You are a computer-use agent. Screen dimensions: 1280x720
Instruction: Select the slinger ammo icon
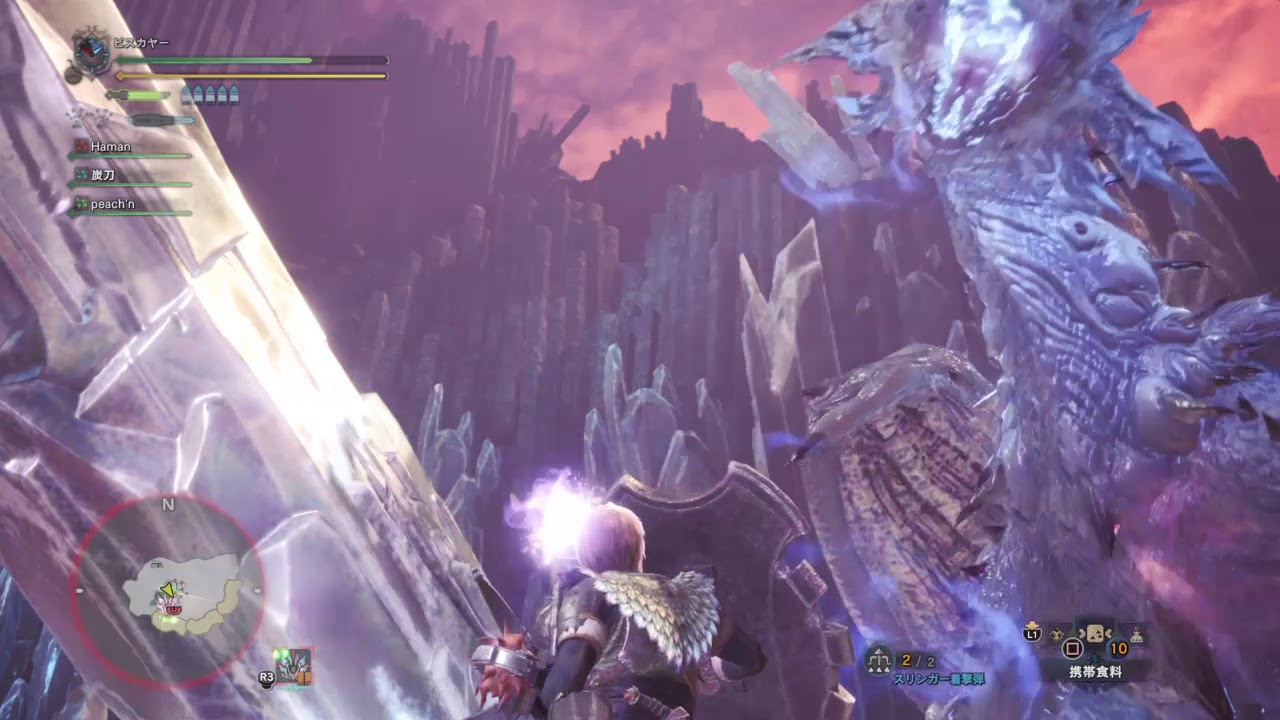[x=879, y=660]
